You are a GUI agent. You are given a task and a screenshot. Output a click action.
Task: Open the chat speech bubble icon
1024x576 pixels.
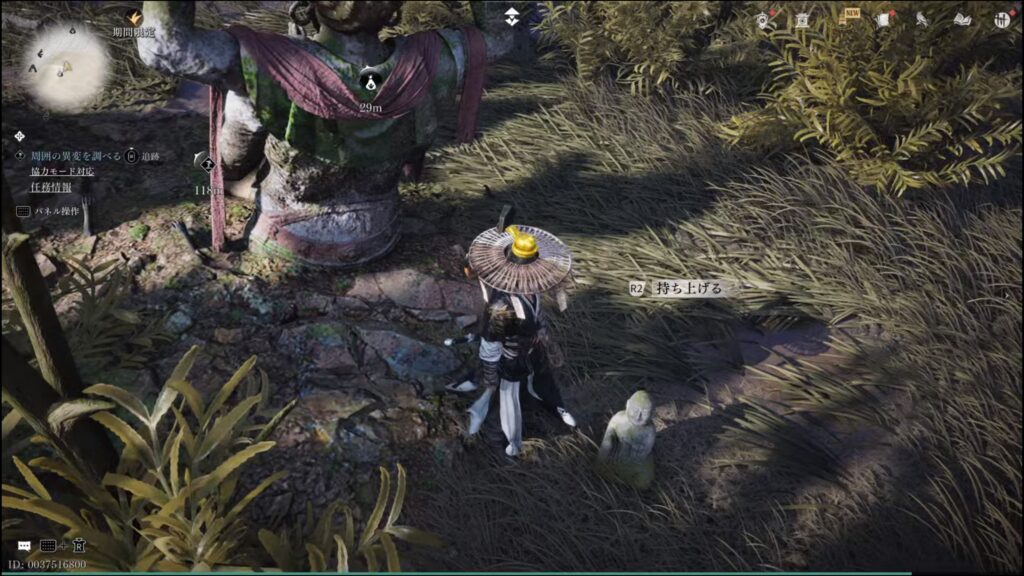click(23, 547)
